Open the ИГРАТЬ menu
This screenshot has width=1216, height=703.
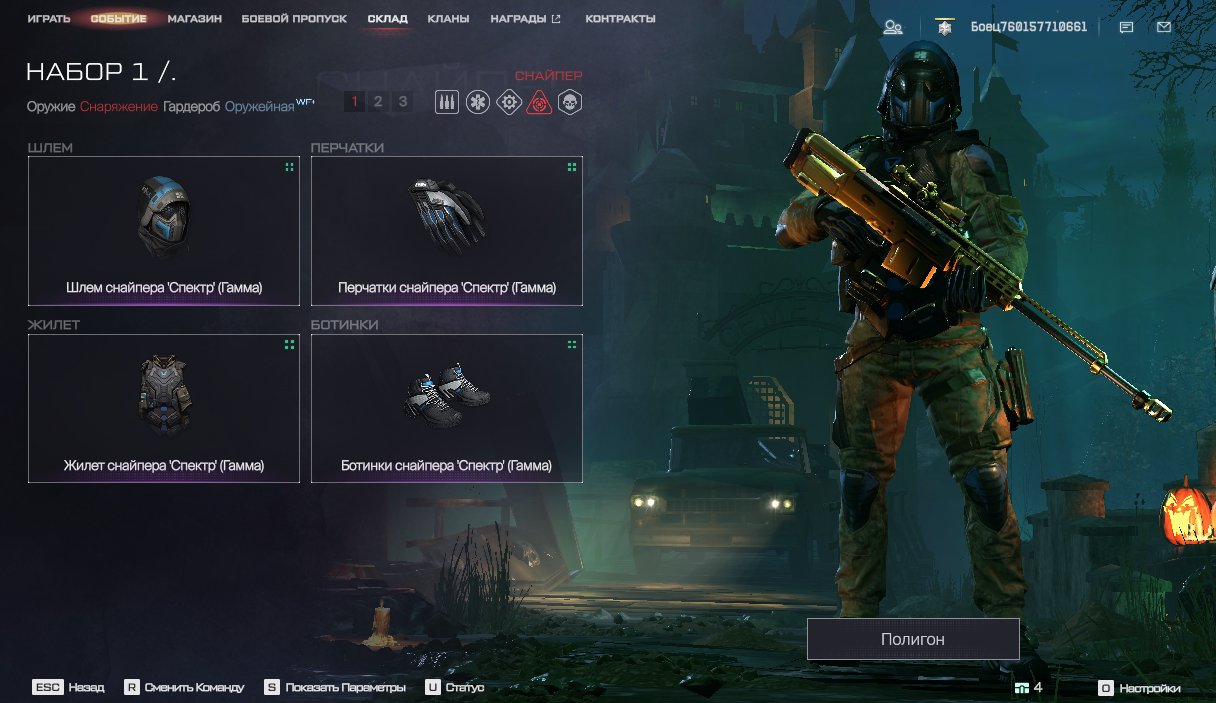[48, 19]
